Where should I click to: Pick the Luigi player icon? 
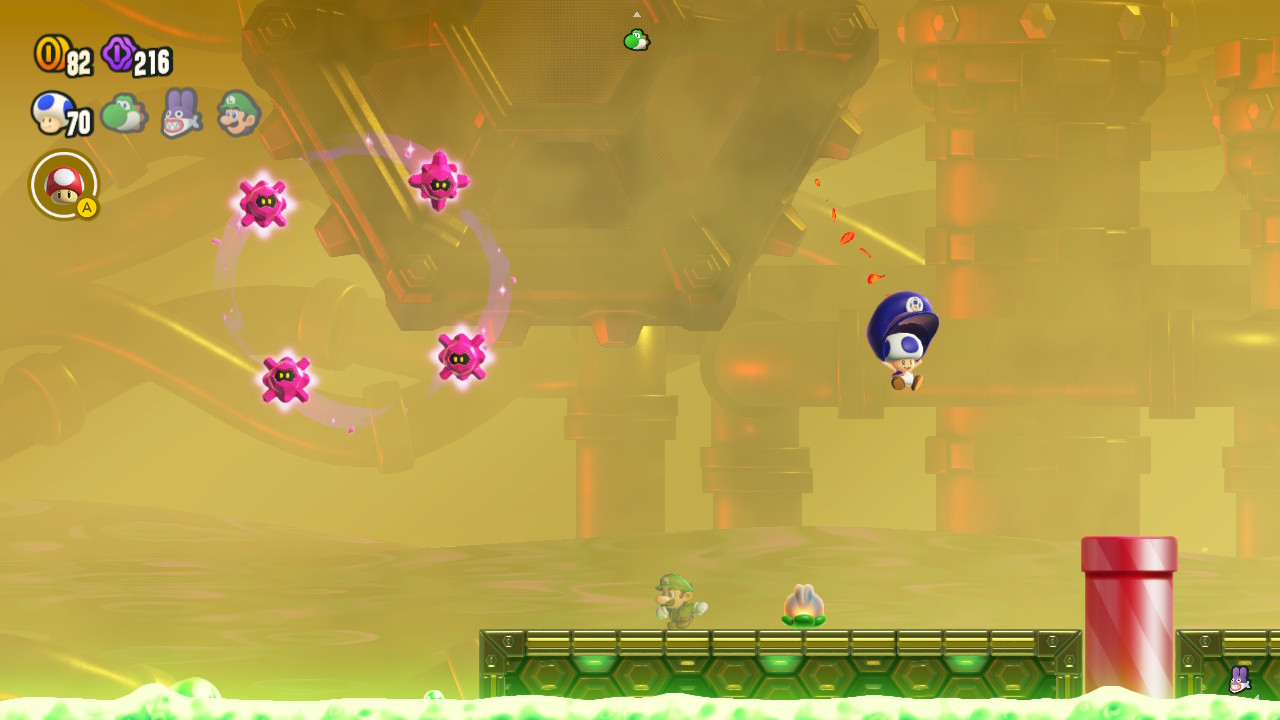(x=238, y=112)
